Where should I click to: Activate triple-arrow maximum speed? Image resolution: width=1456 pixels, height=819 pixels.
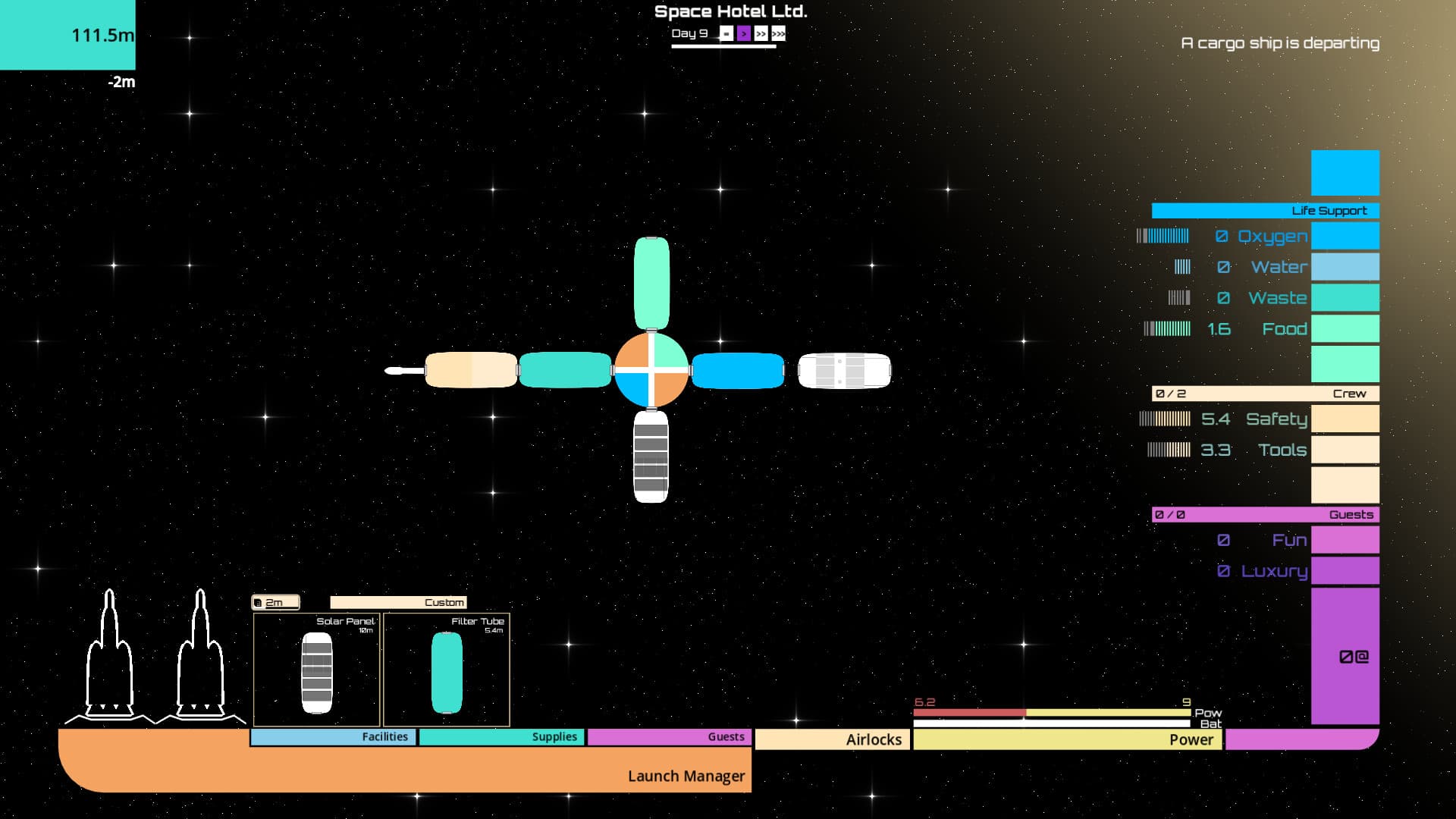click(778, 33)
